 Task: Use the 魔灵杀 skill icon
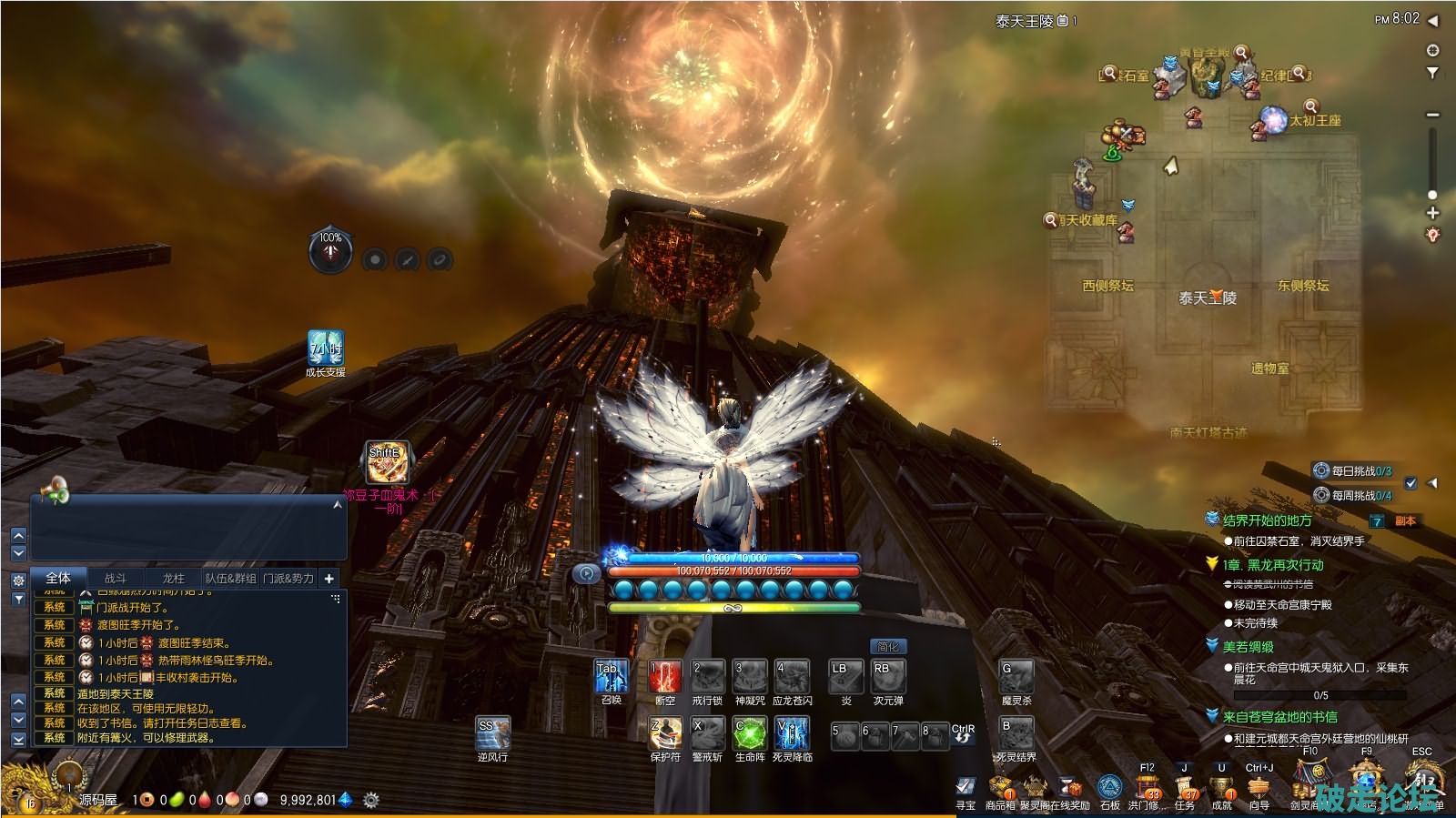[1016, 678]
